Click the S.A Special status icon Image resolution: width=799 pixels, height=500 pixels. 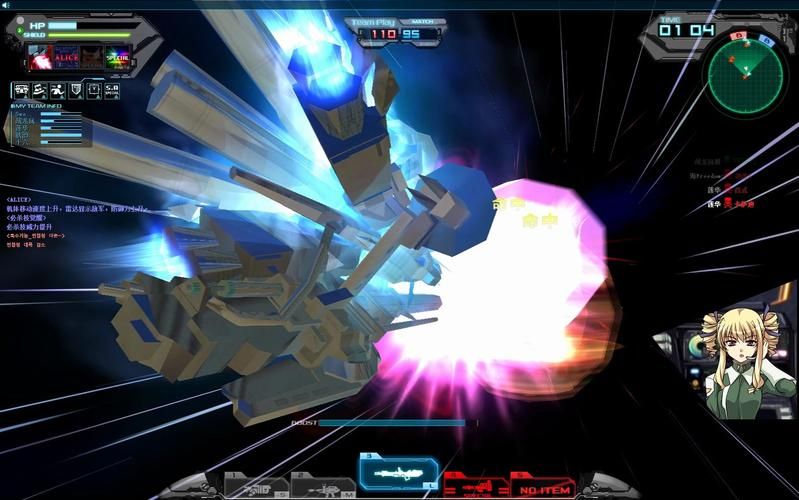coord(112,90)
